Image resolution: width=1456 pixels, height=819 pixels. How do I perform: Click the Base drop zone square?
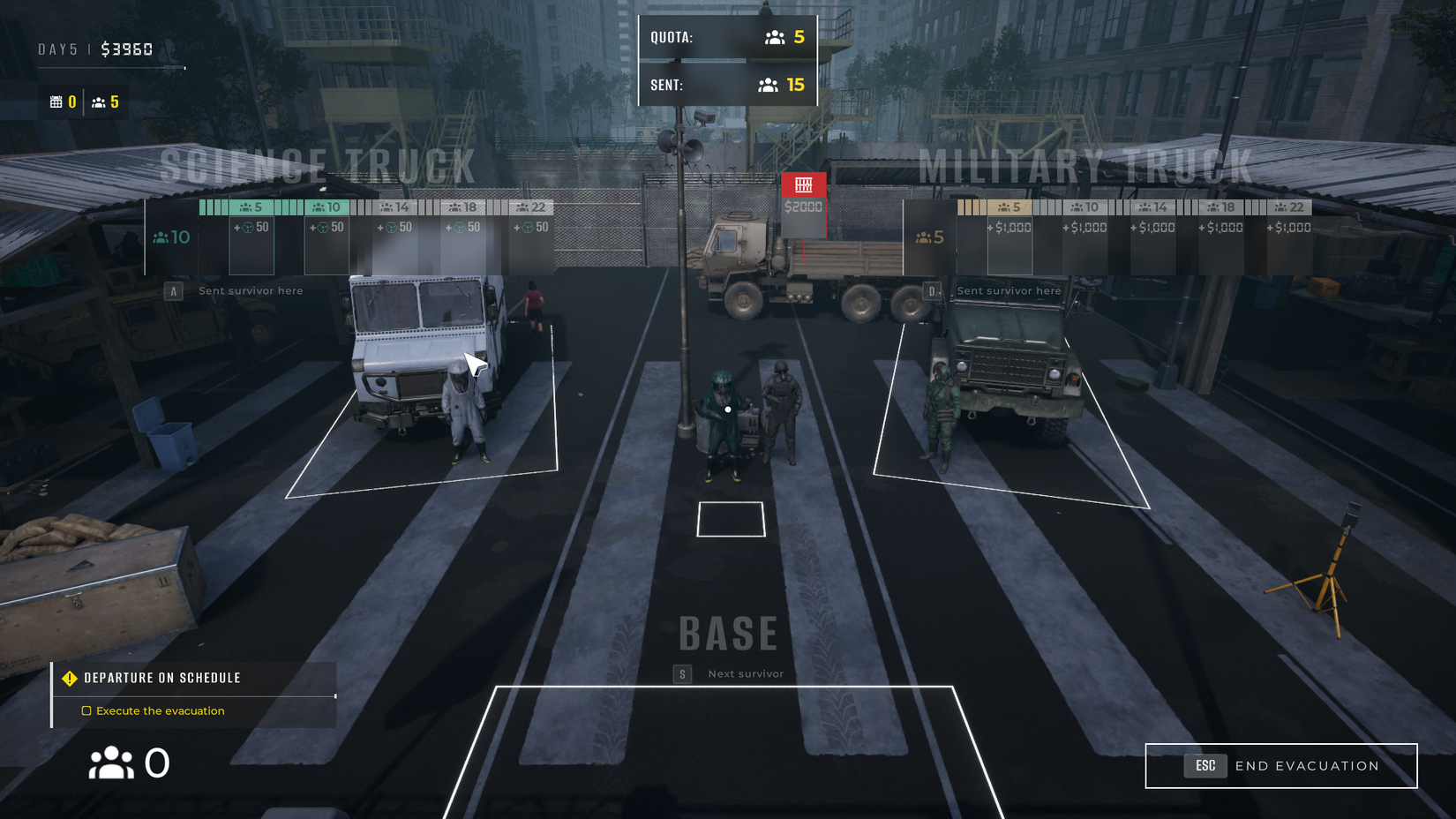click(x=731, y=521)
